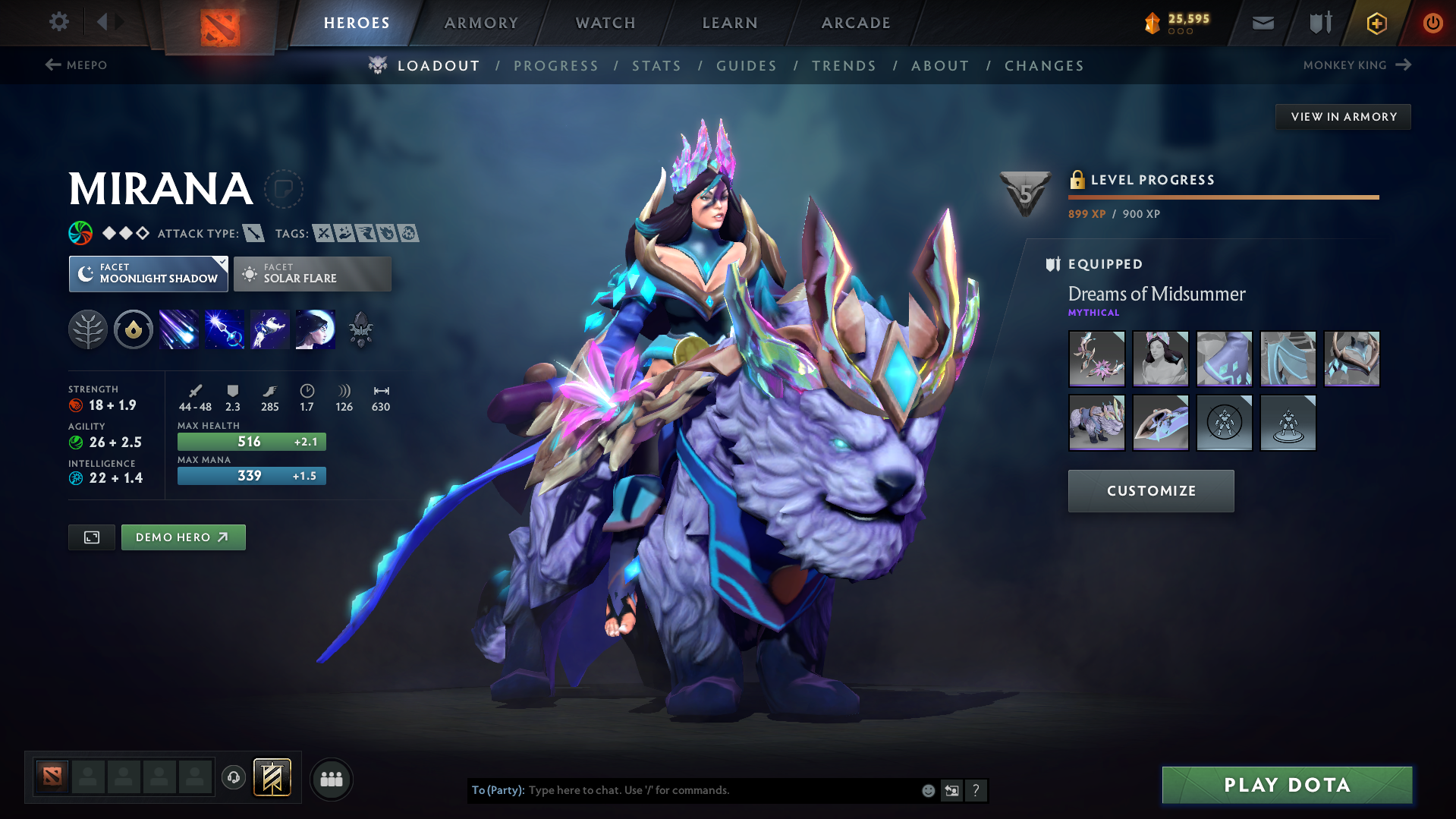Select the Starstorm ability icon
The width and height of the screenshot is (1456, 819).
click(x=179, y=329)
